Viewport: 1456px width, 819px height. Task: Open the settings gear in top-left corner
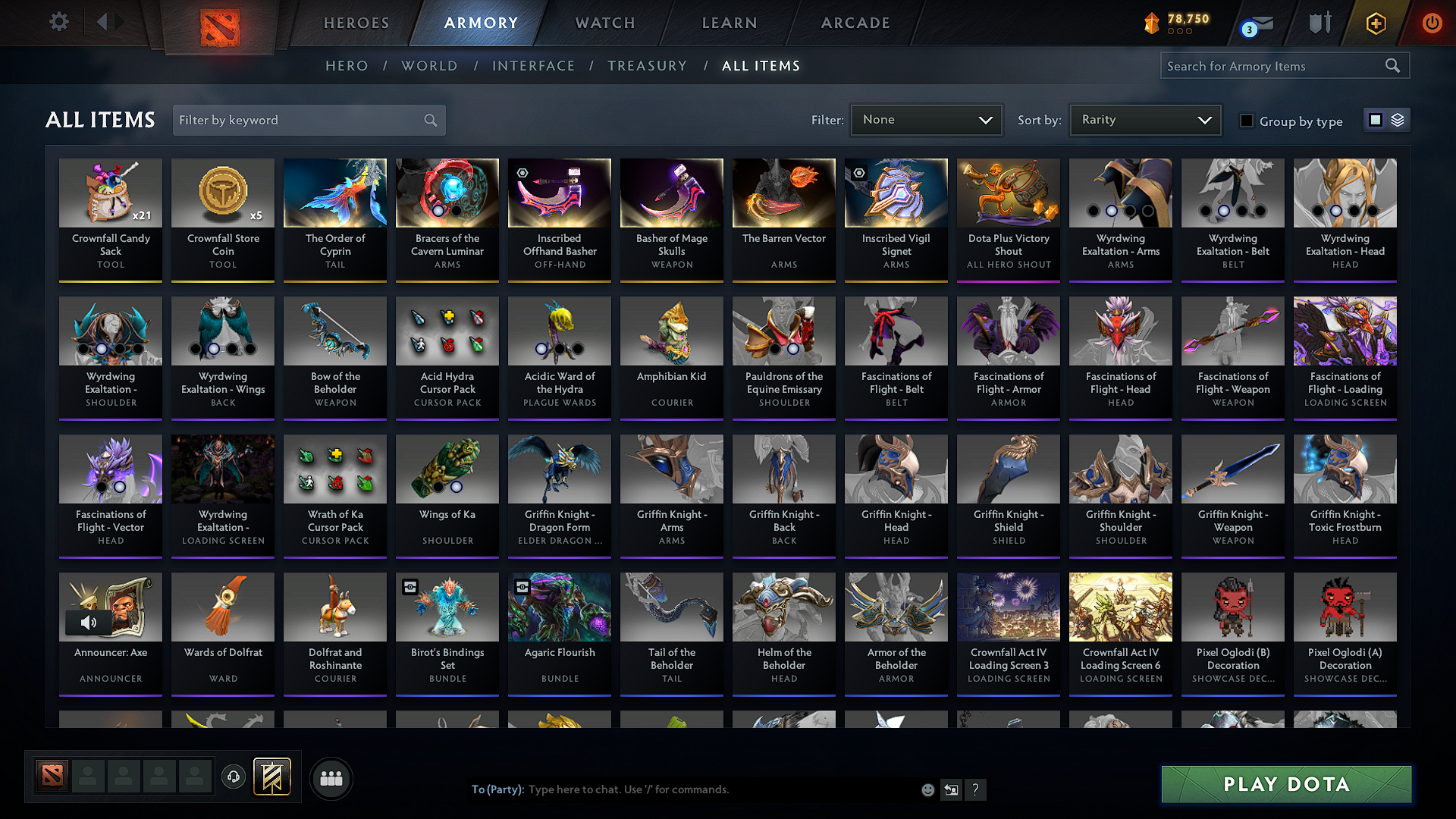click(x=58, y=21)
